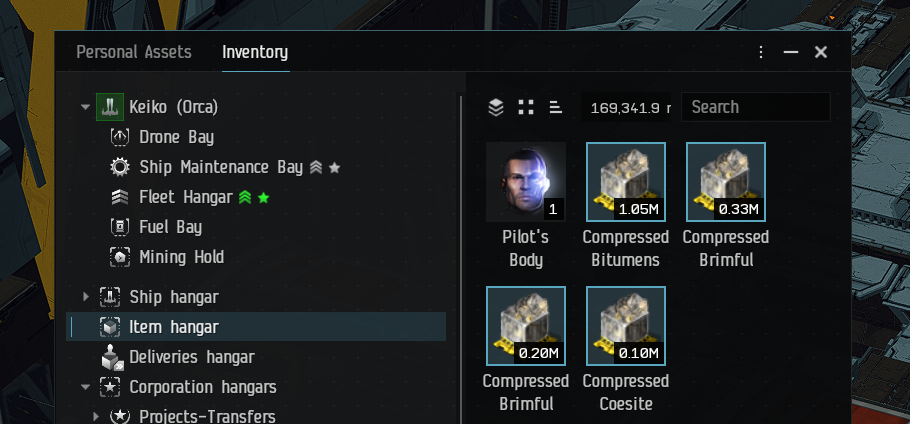
Task: Expand the Ship hangar arrow
Action: [86, 297]
